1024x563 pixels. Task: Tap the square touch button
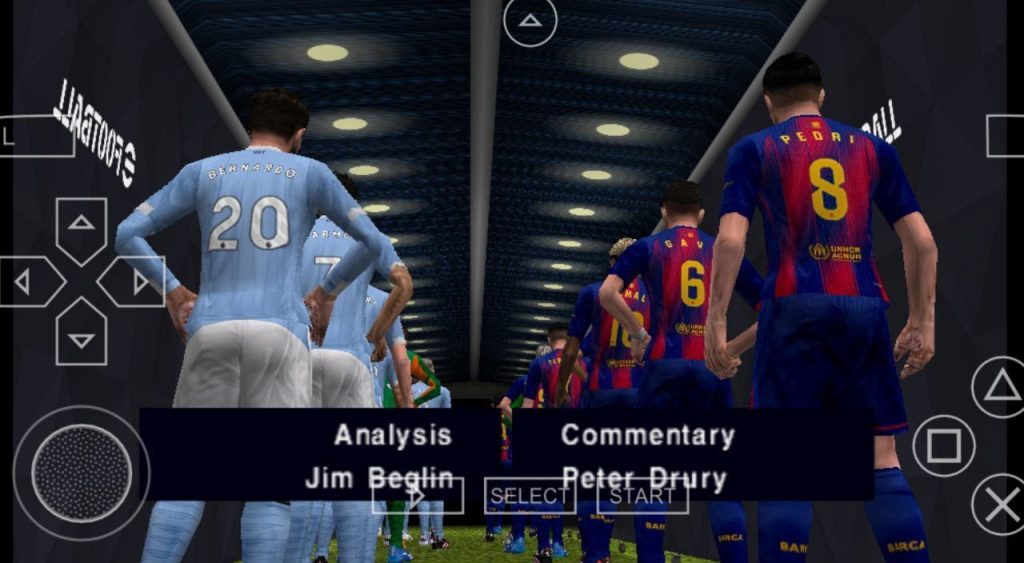tap(943, 446)
